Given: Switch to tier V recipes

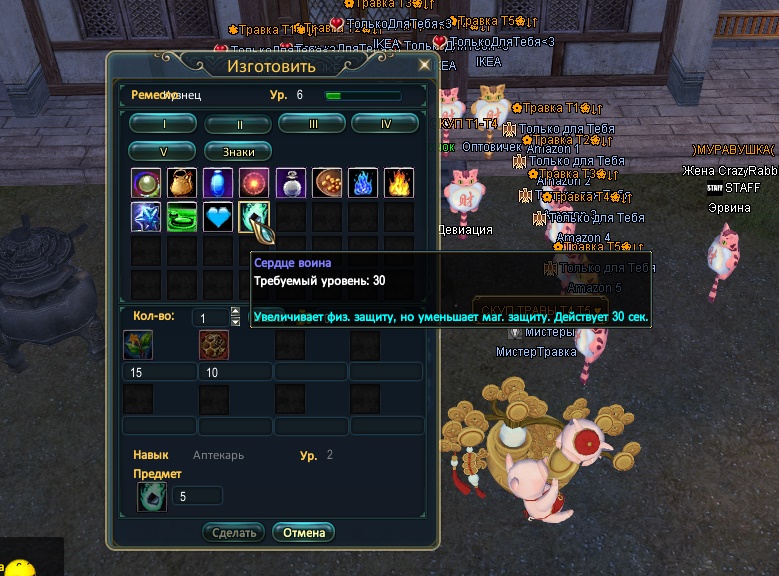Looking at the screenshot, I should click(163, 152).
